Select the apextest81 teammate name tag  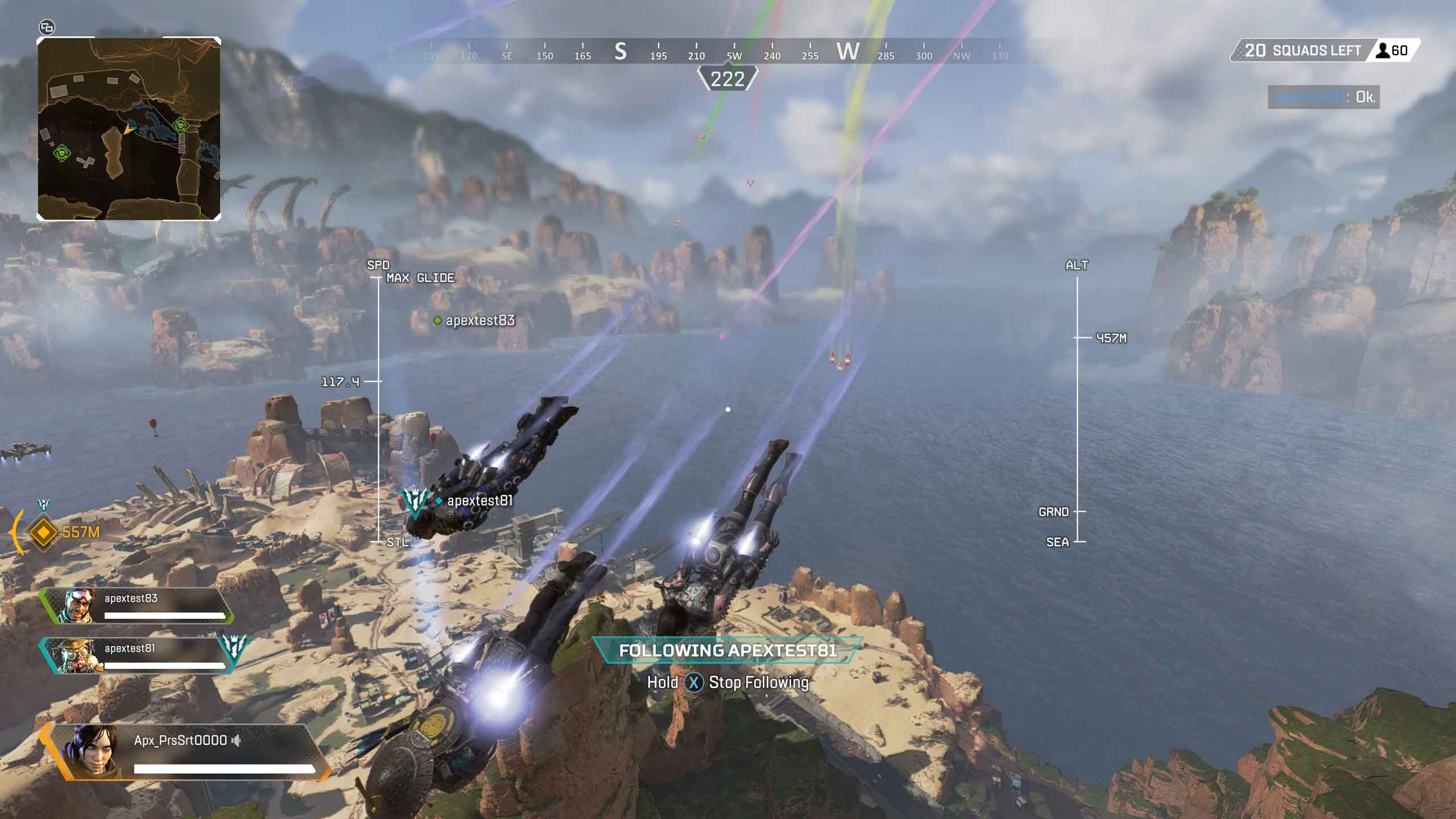click(479, 501)
